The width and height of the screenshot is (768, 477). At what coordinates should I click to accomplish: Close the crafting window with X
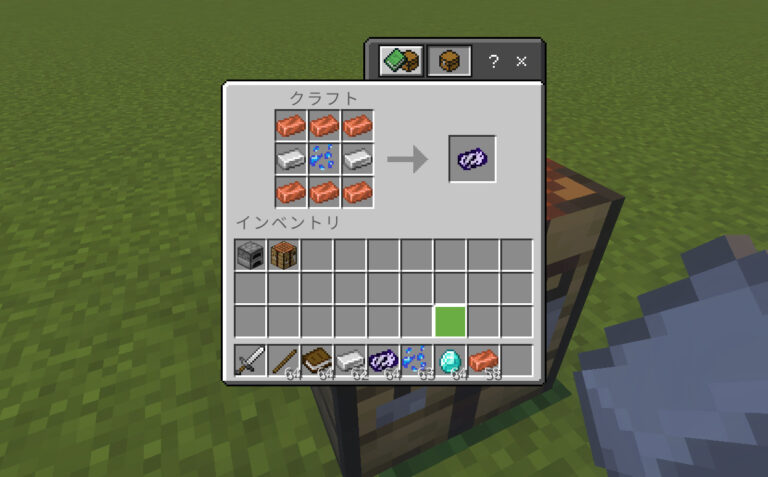click(521, 62)
